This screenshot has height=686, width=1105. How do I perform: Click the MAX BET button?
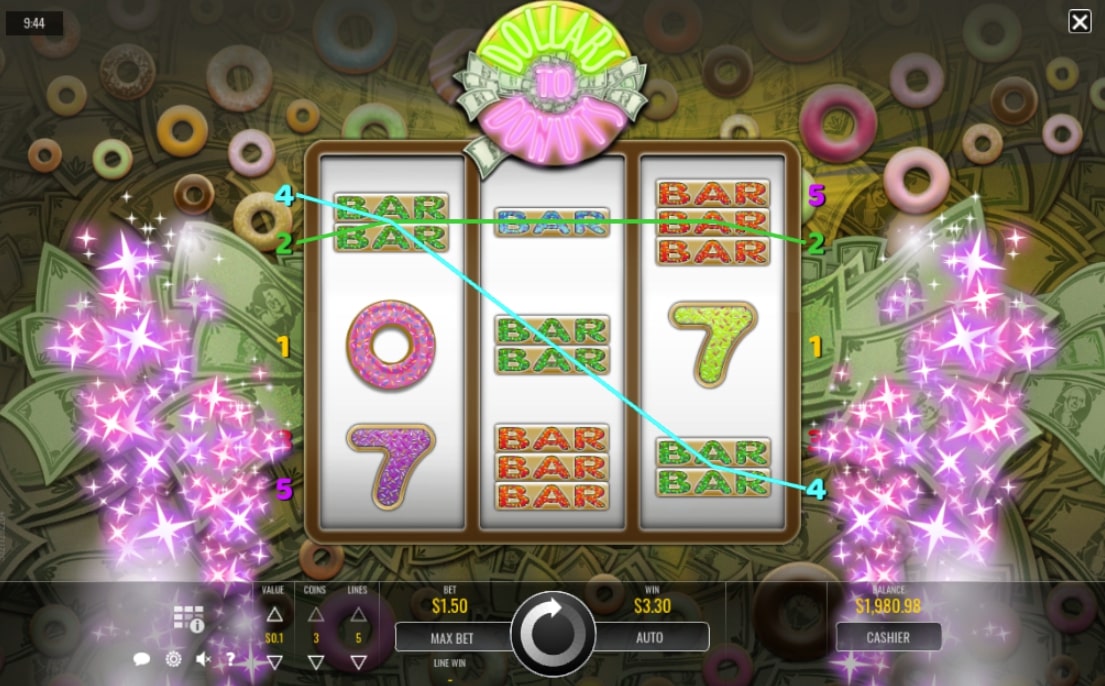click(451, 637)
